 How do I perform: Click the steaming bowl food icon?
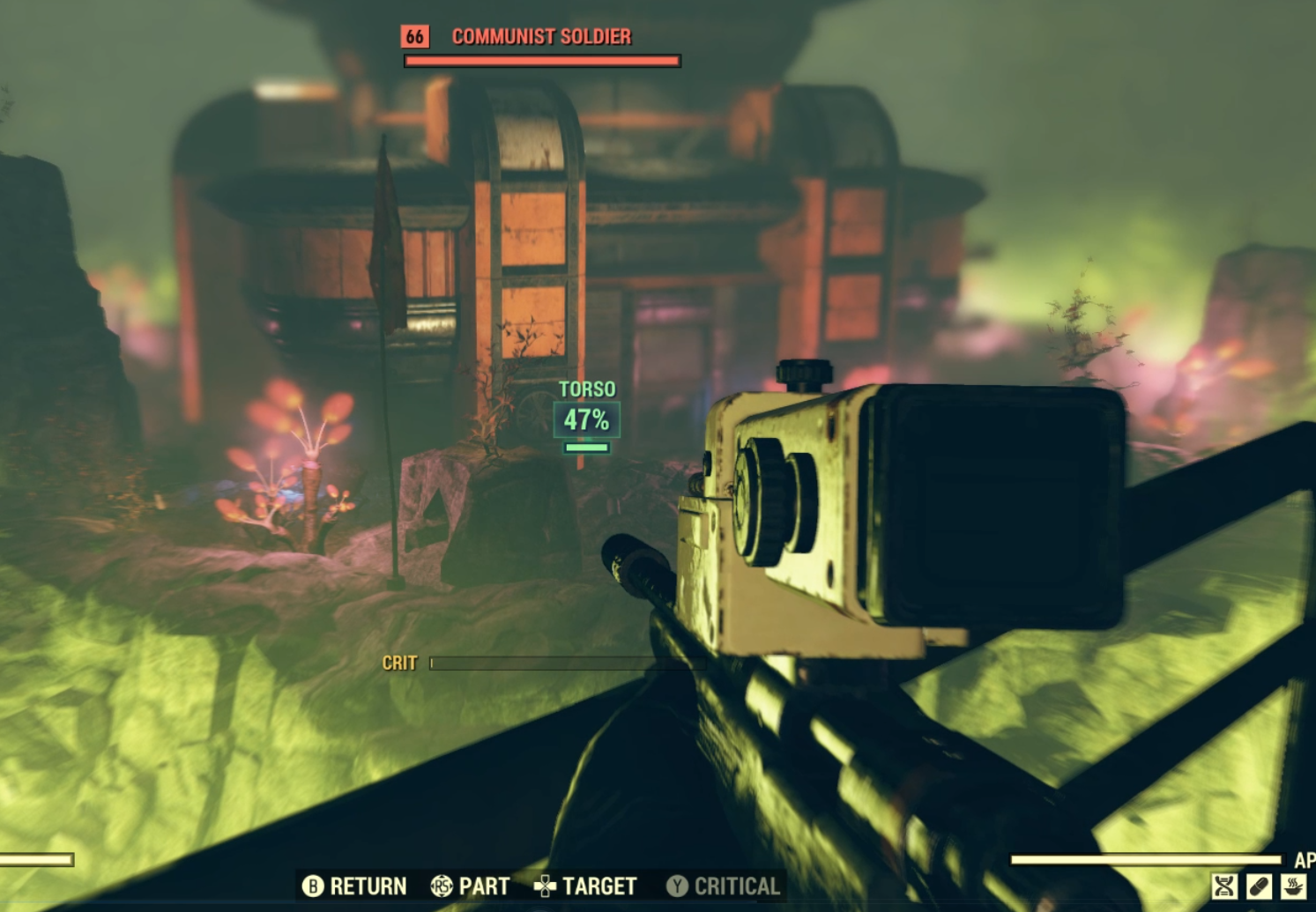coord(1293,886)
